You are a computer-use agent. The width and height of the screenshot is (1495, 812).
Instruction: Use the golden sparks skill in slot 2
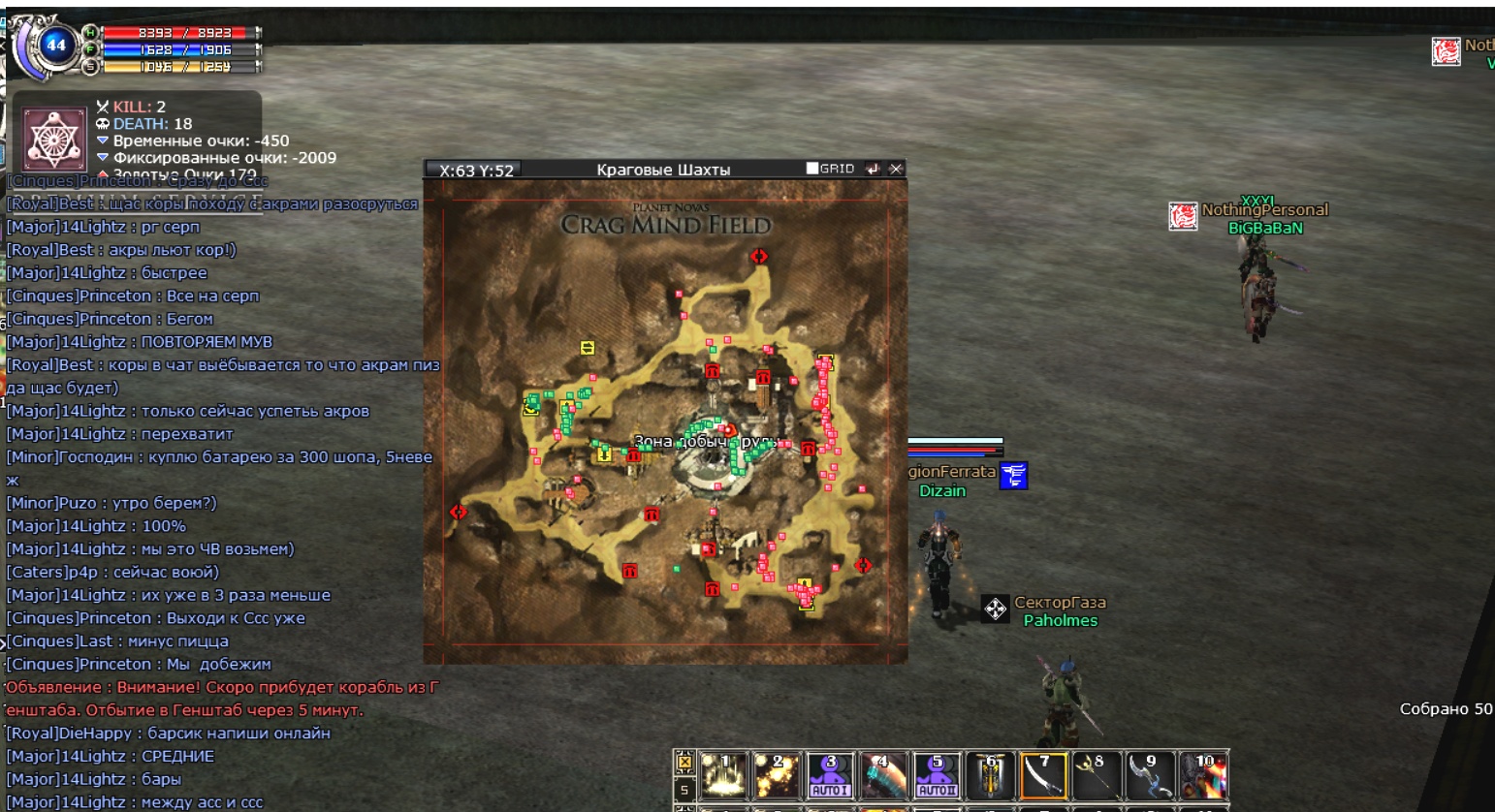click(x=777, y=775)
